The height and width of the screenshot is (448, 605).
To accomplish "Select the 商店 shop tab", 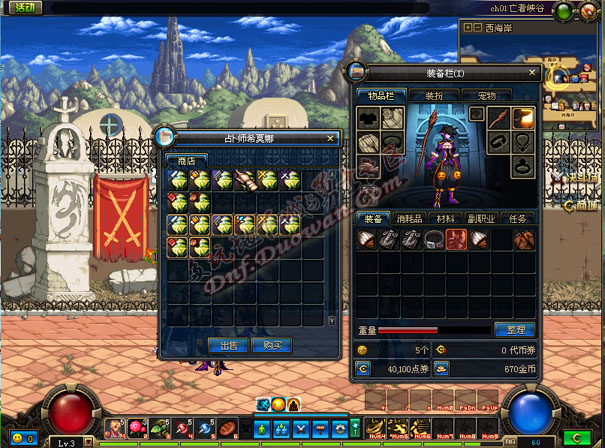I will 186,160.
